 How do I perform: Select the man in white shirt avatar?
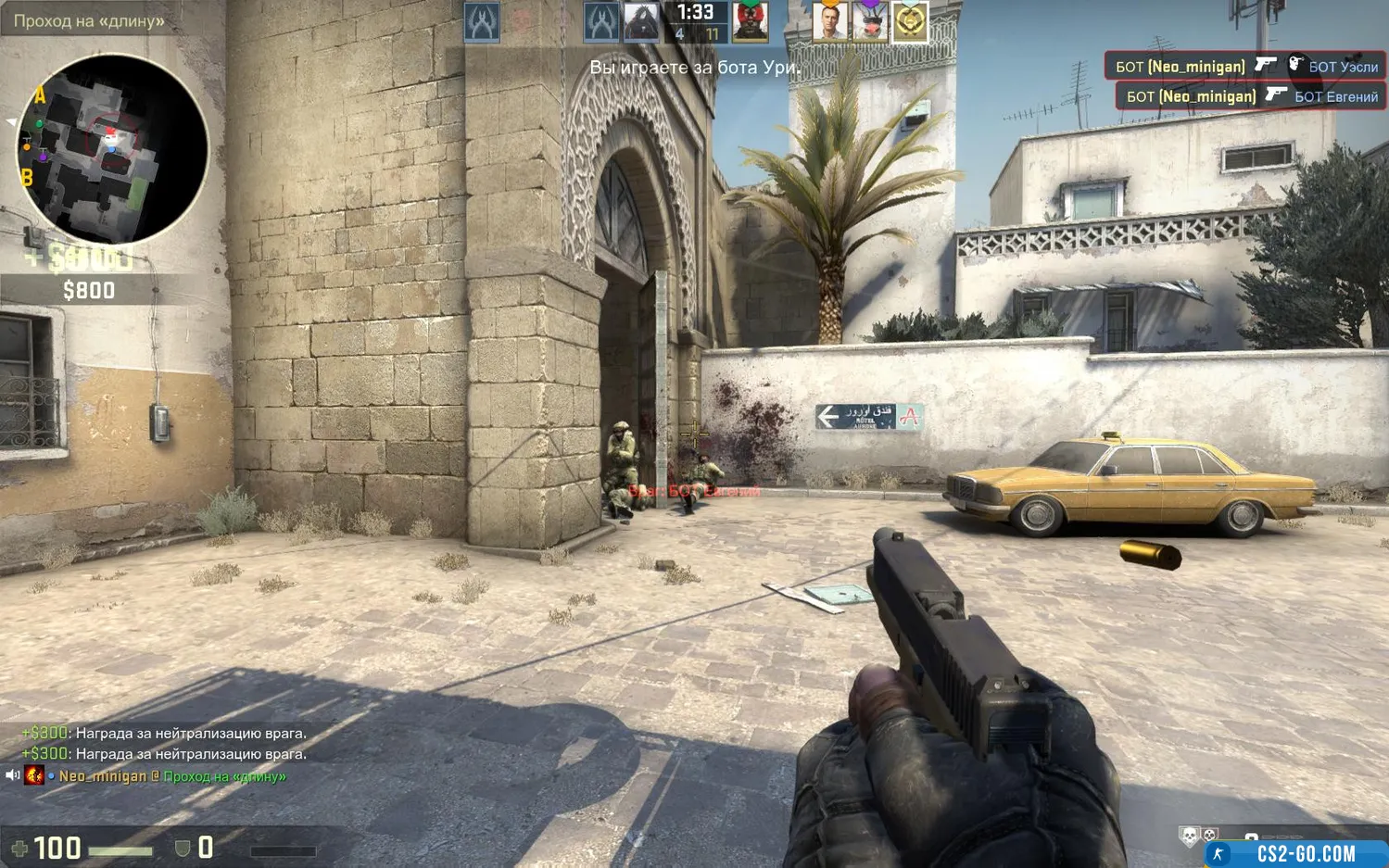pos(829,21)
